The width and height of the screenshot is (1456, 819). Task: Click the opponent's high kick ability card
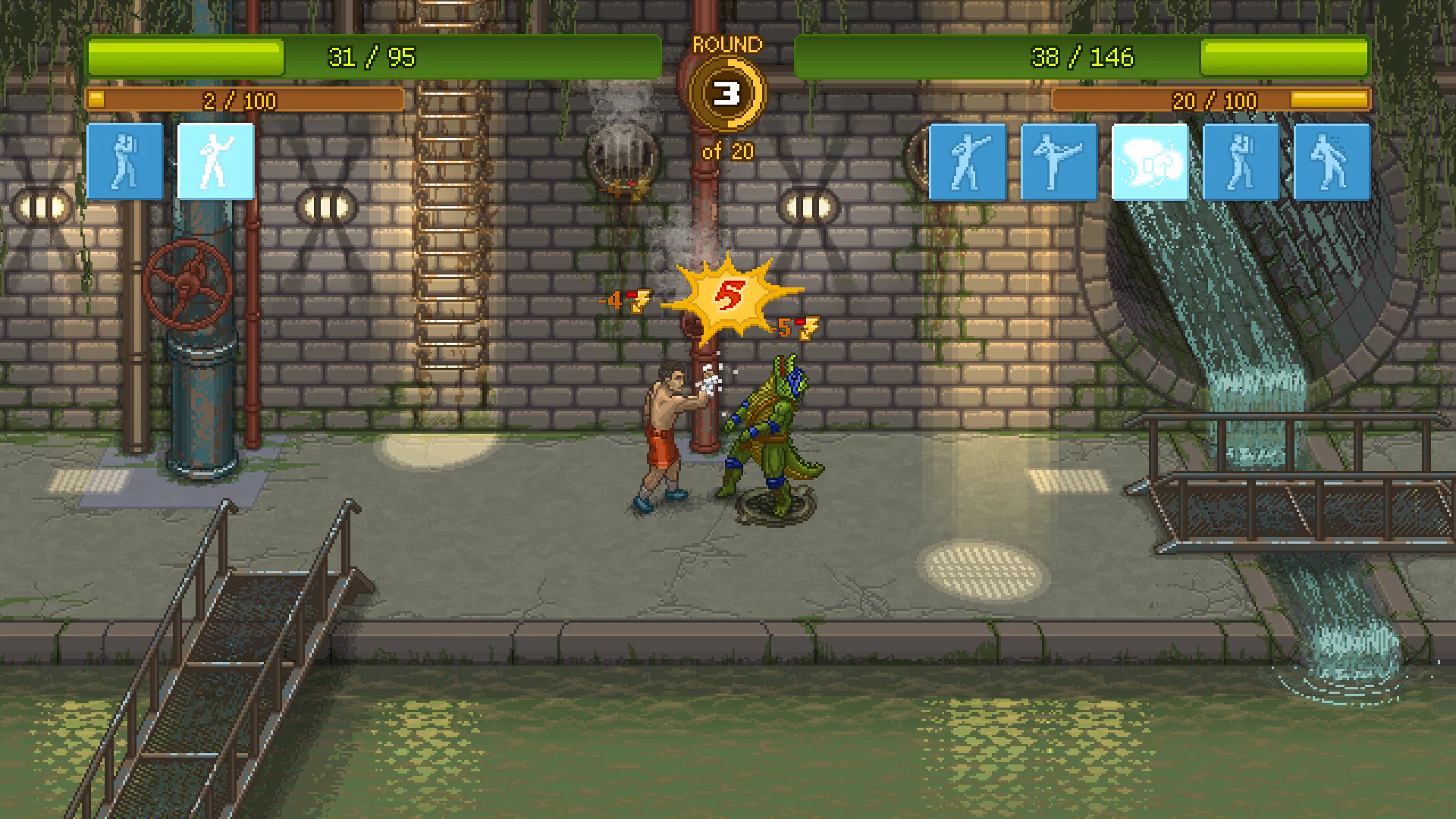pyautogui.click(x=1058, y=162)
